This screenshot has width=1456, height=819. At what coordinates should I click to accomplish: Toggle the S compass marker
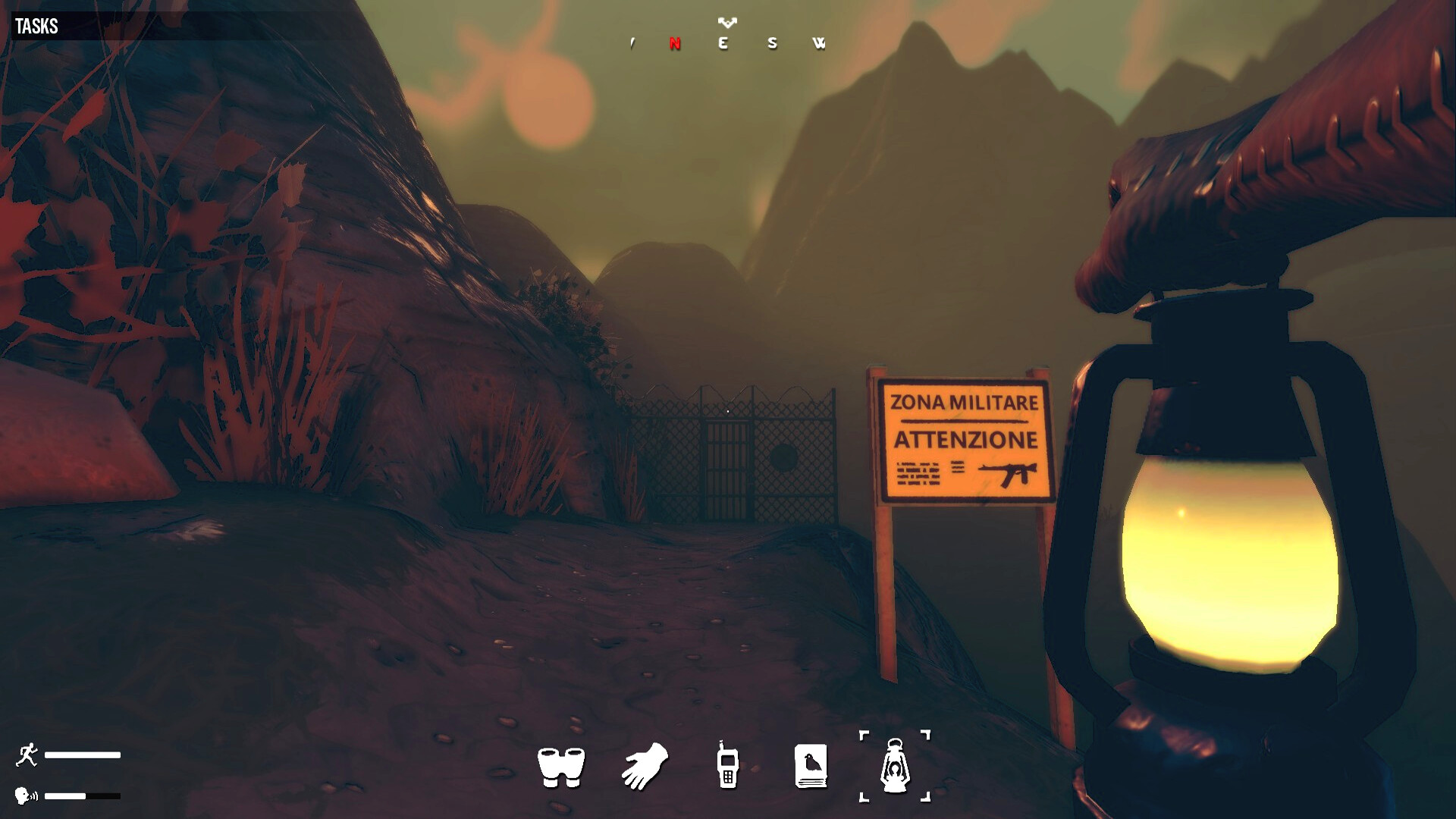click(x=771, y=44)
